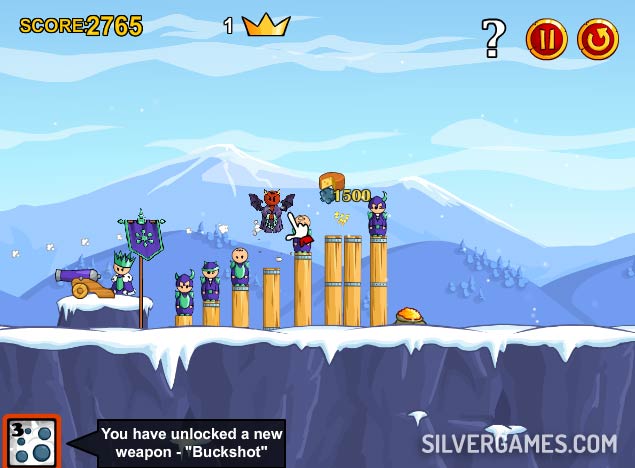Visit the SilverGames.com link
635x468 pixels.
click(518, 443)
